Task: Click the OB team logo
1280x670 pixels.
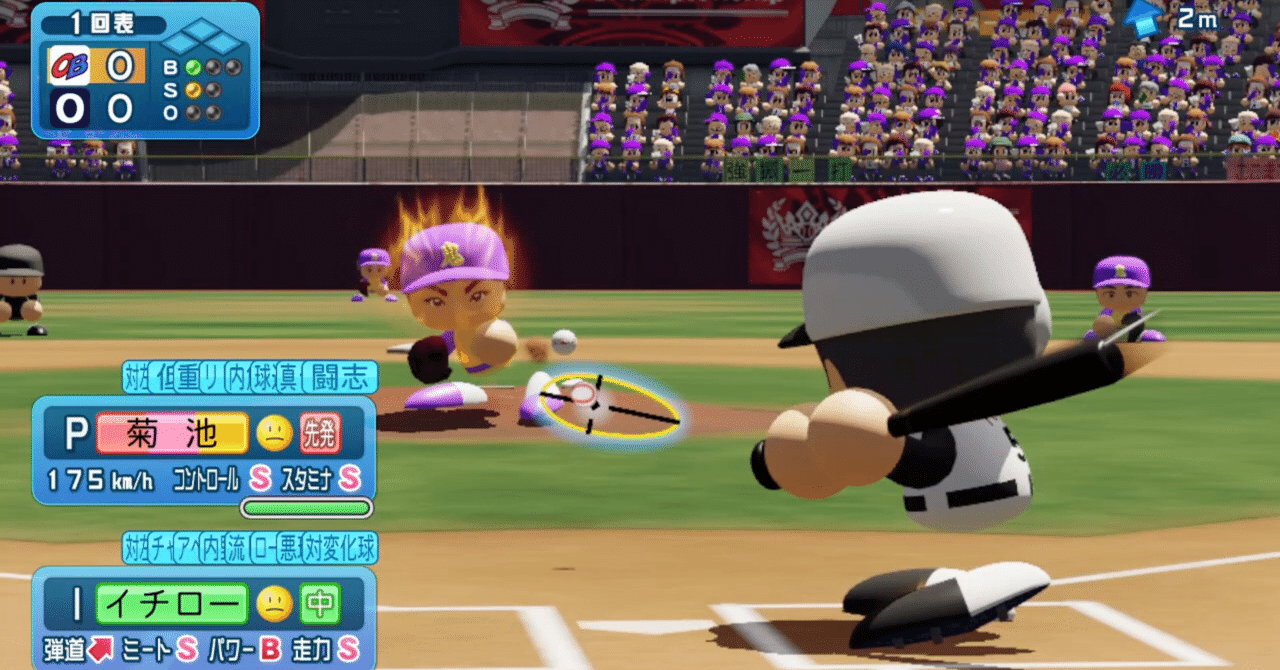Action: click(70, 66)
